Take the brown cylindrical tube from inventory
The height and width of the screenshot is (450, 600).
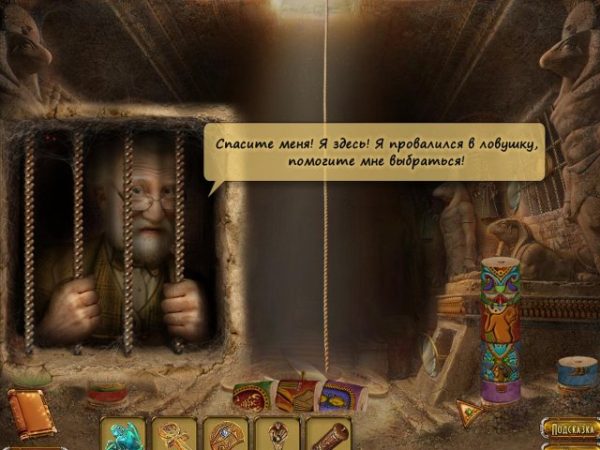[x=328, y=435]
